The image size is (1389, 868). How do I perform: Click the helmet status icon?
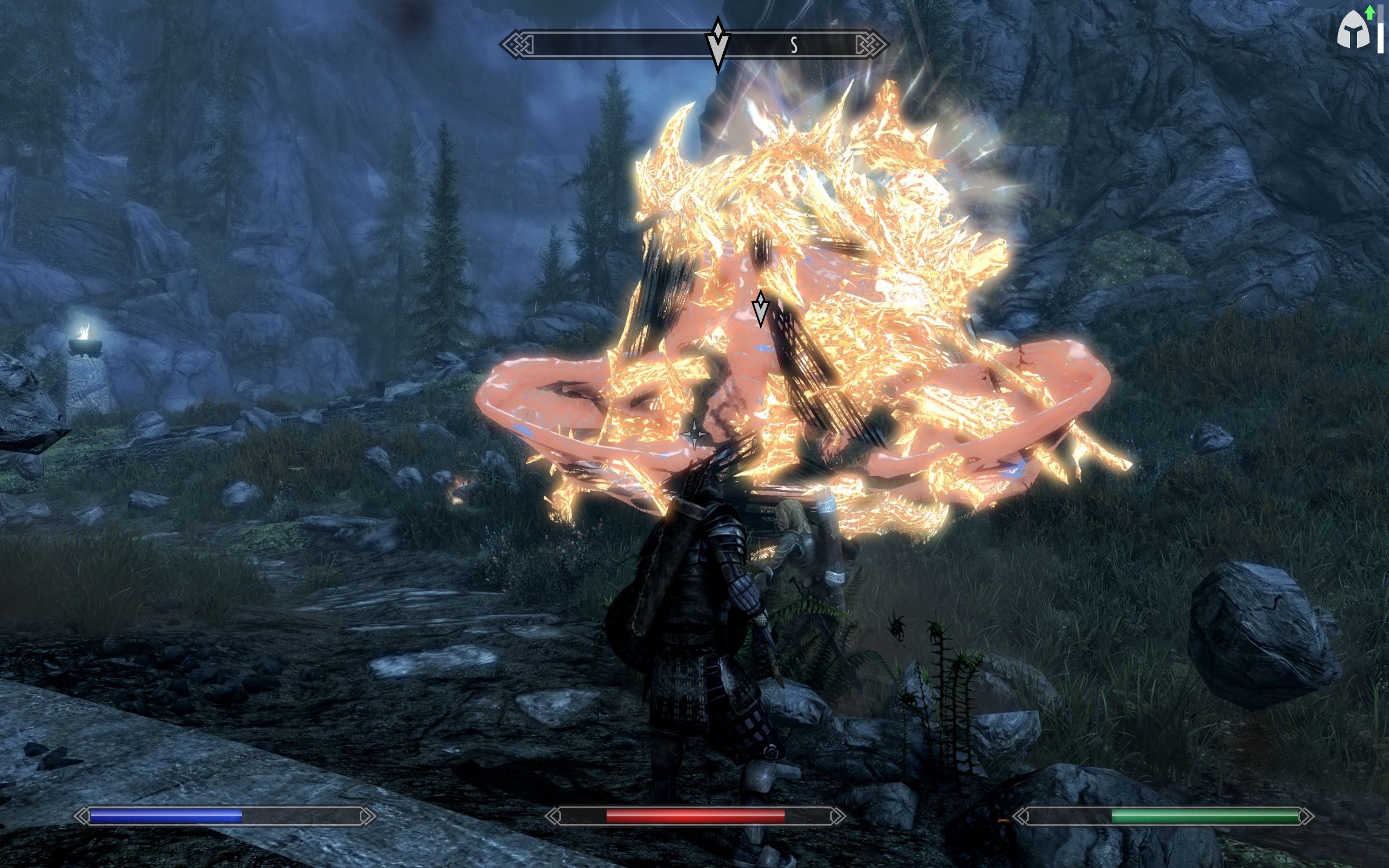tap(1353, 30)
